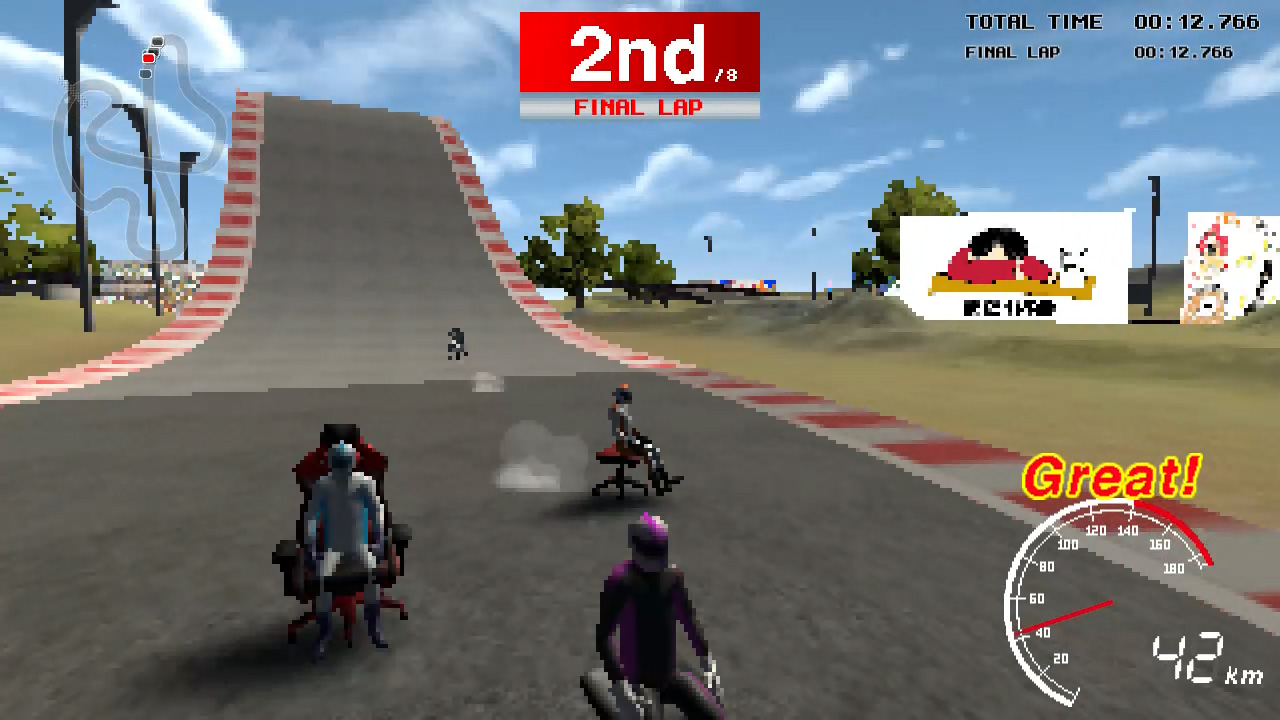Click the white billboard with the red character

point(1013,267)
